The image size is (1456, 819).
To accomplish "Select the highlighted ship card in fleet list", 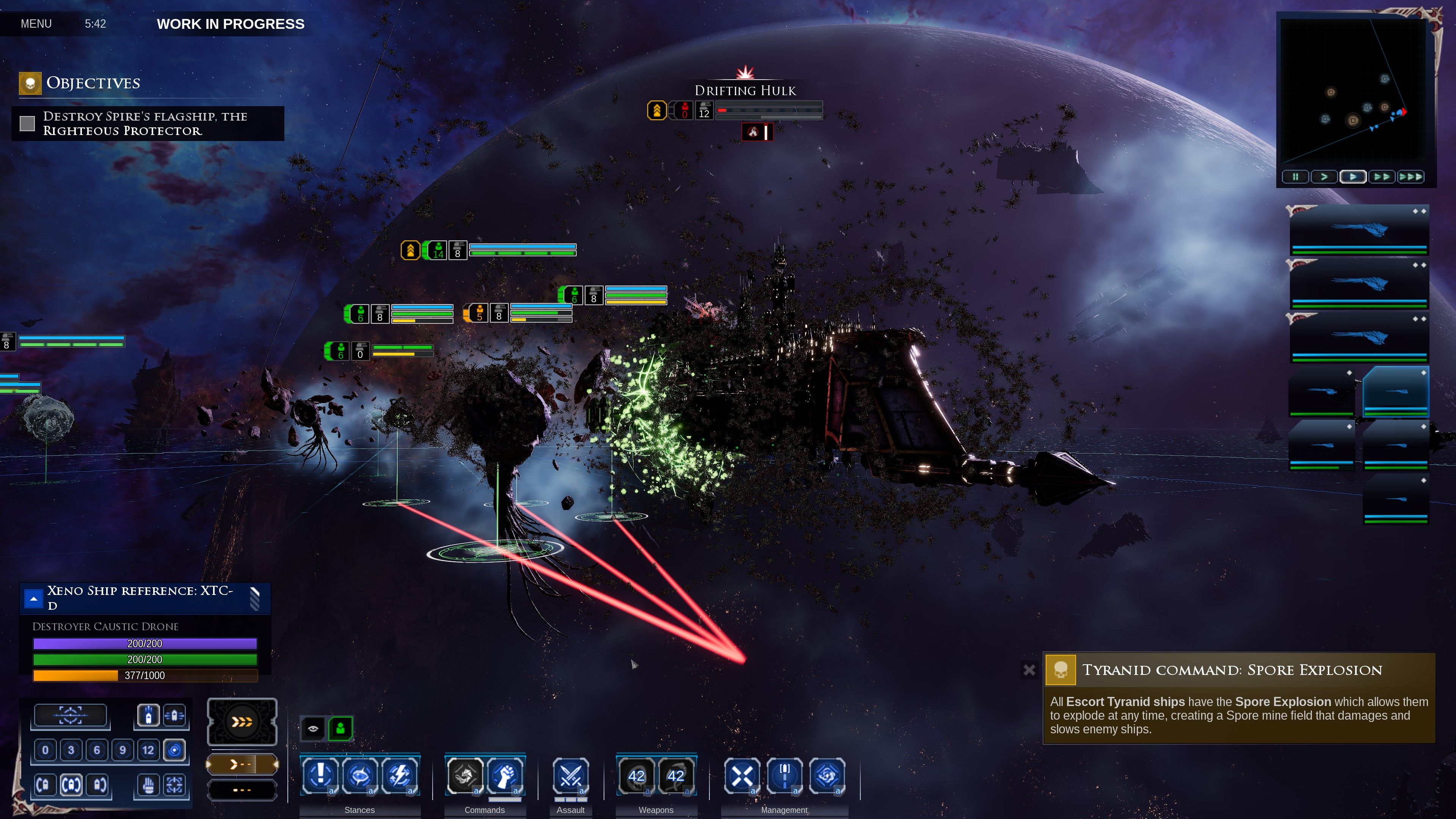I will pos(1395,391).
